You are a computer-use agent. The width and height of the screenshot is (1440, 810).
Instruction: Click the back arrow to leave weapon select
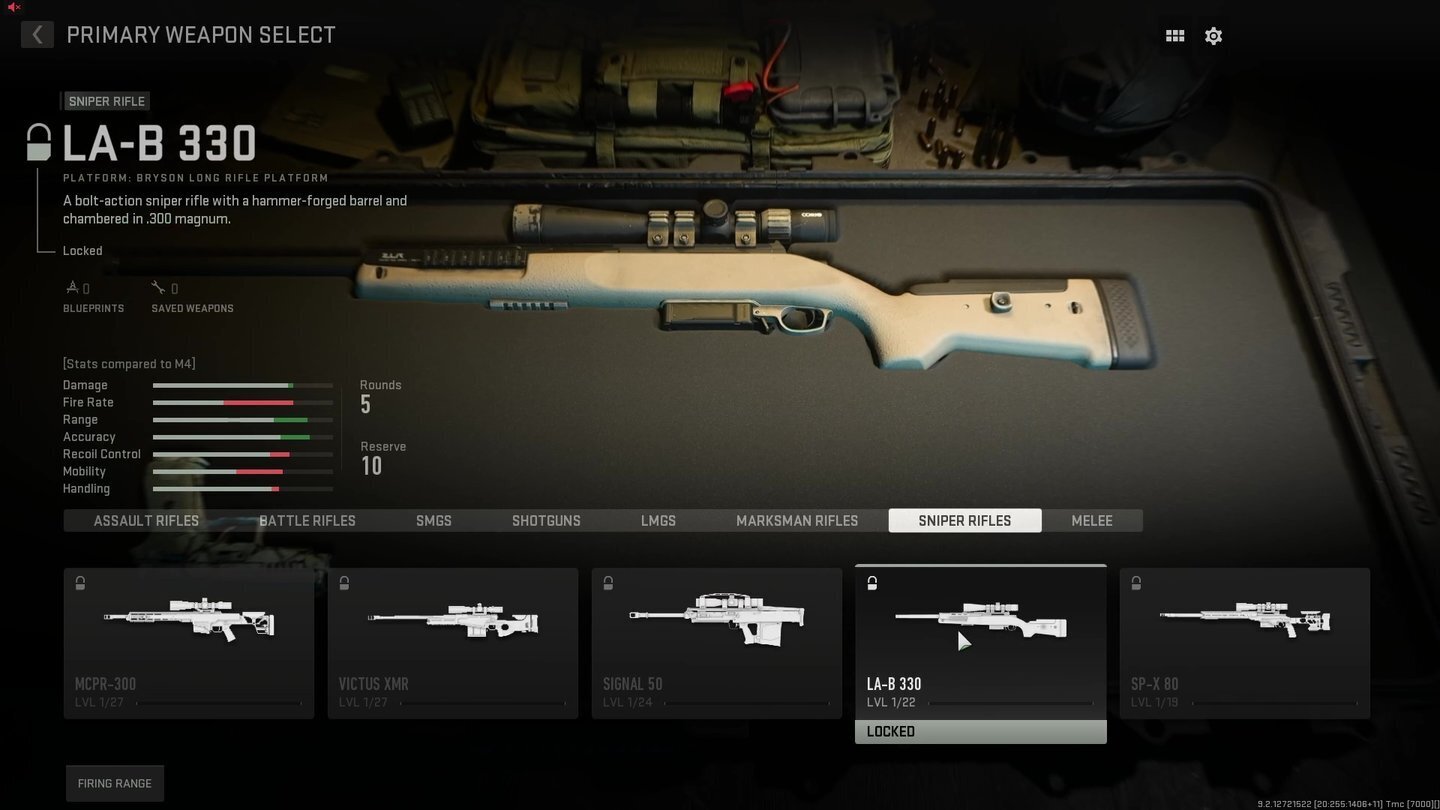pos(37,34)
